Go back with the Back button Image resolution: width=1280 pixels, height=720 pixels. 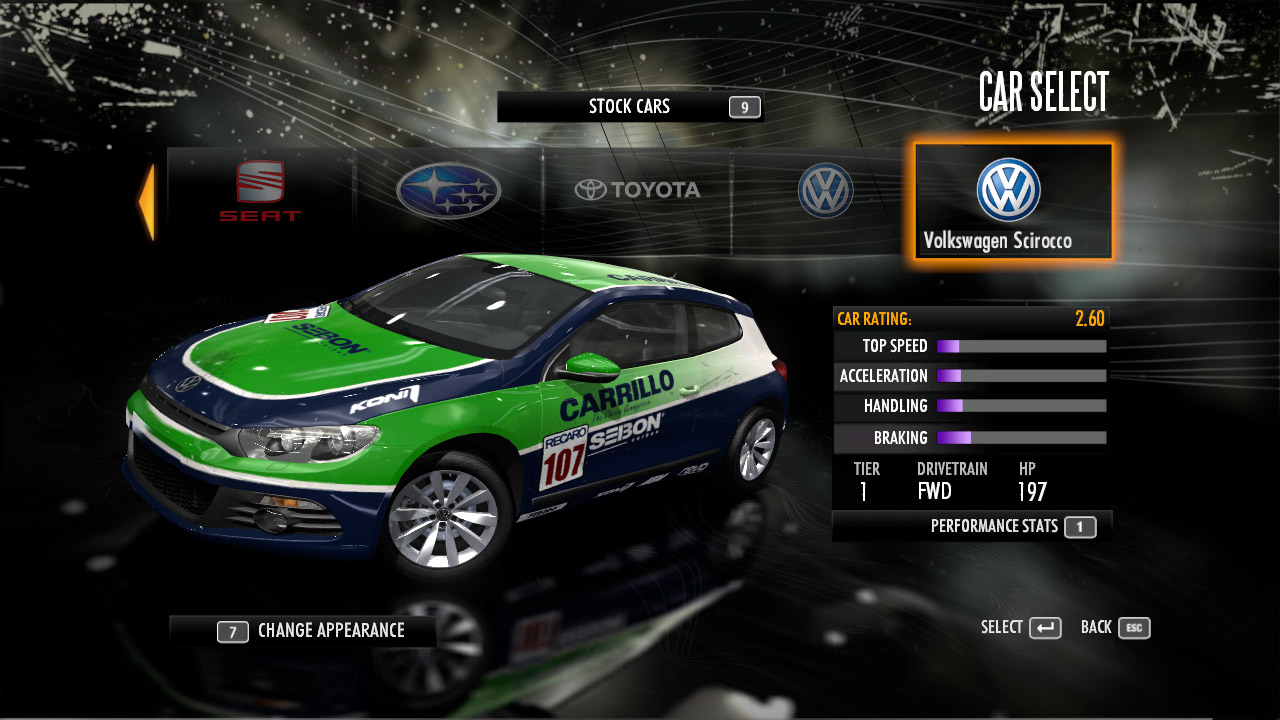tap(1116, 628)
